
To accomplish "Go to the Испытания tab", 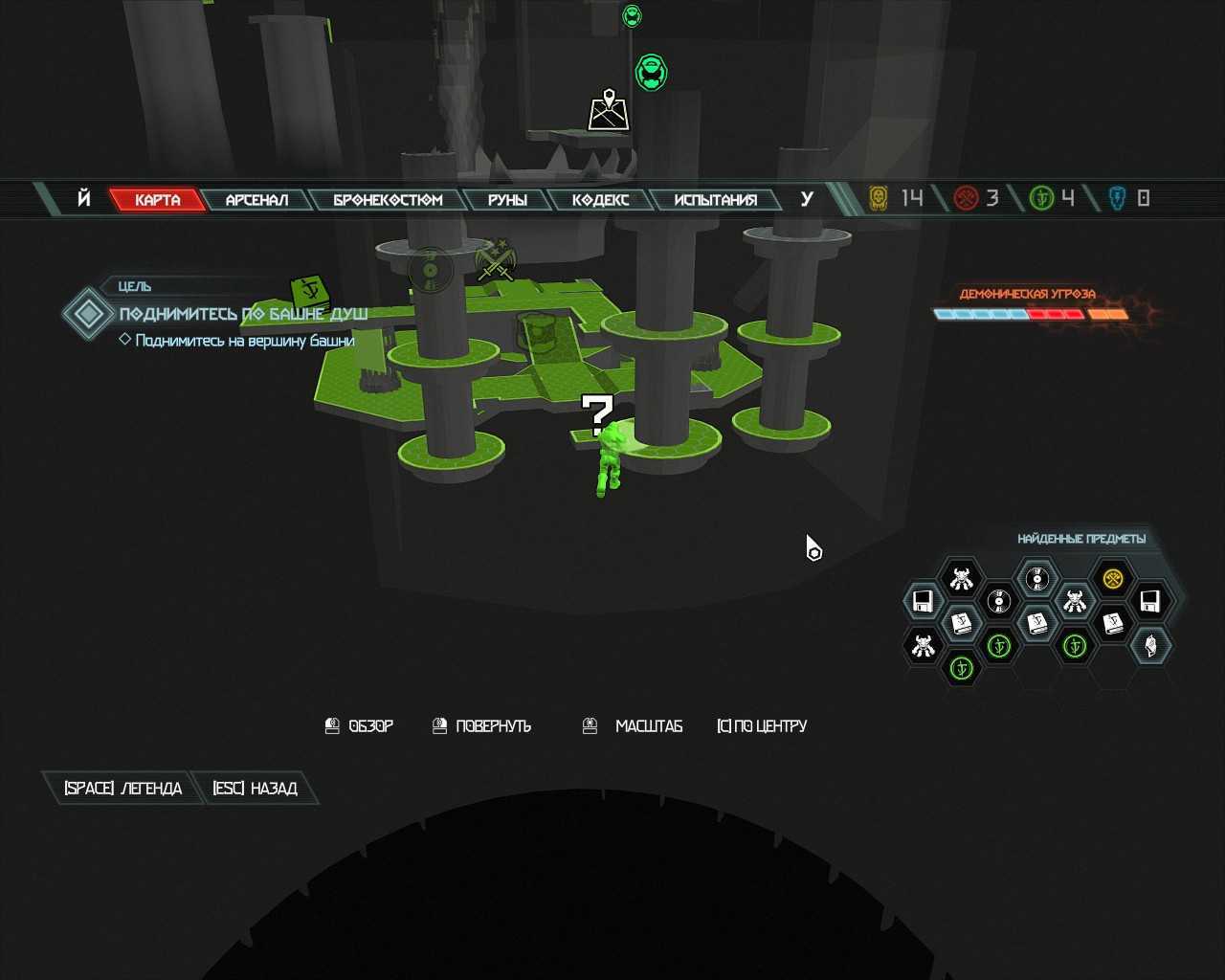I will point(715,200).
